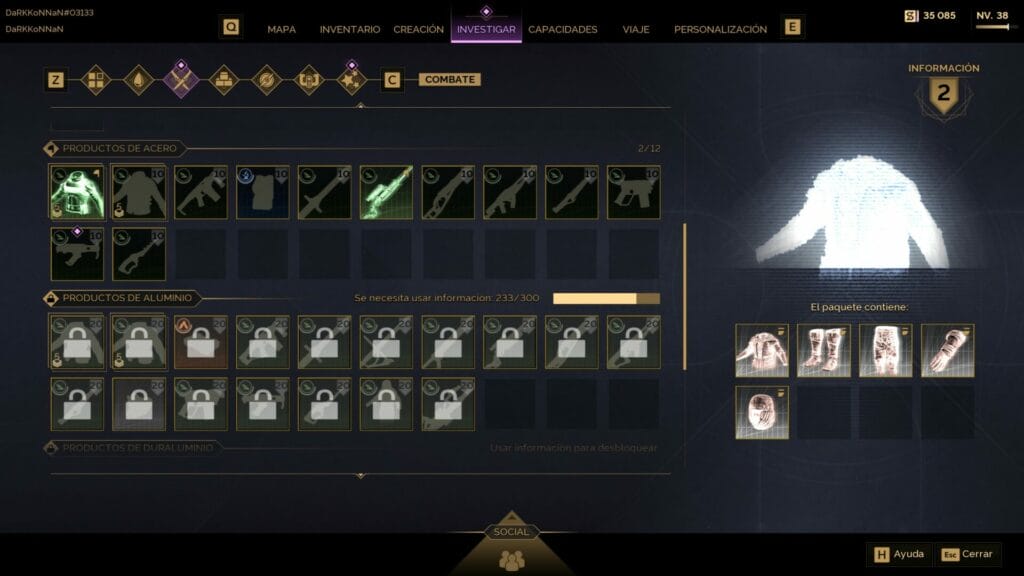Image resolution: width=1024 pixels, height=576 pixels.
Task: Switch to the Personalización tab
Action: [720, 29]
